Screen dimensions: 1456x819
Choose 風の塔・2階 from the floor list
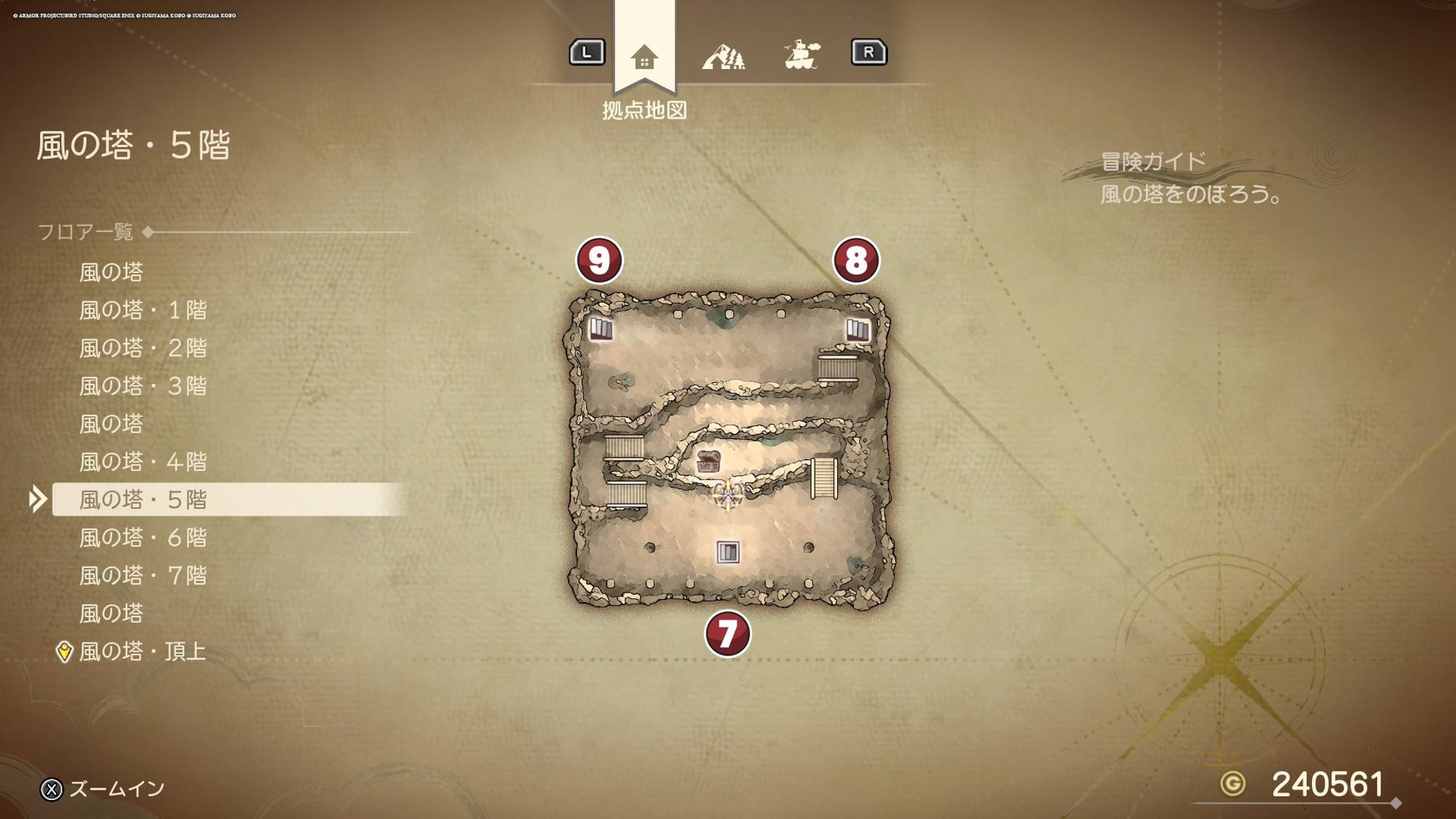143,348
